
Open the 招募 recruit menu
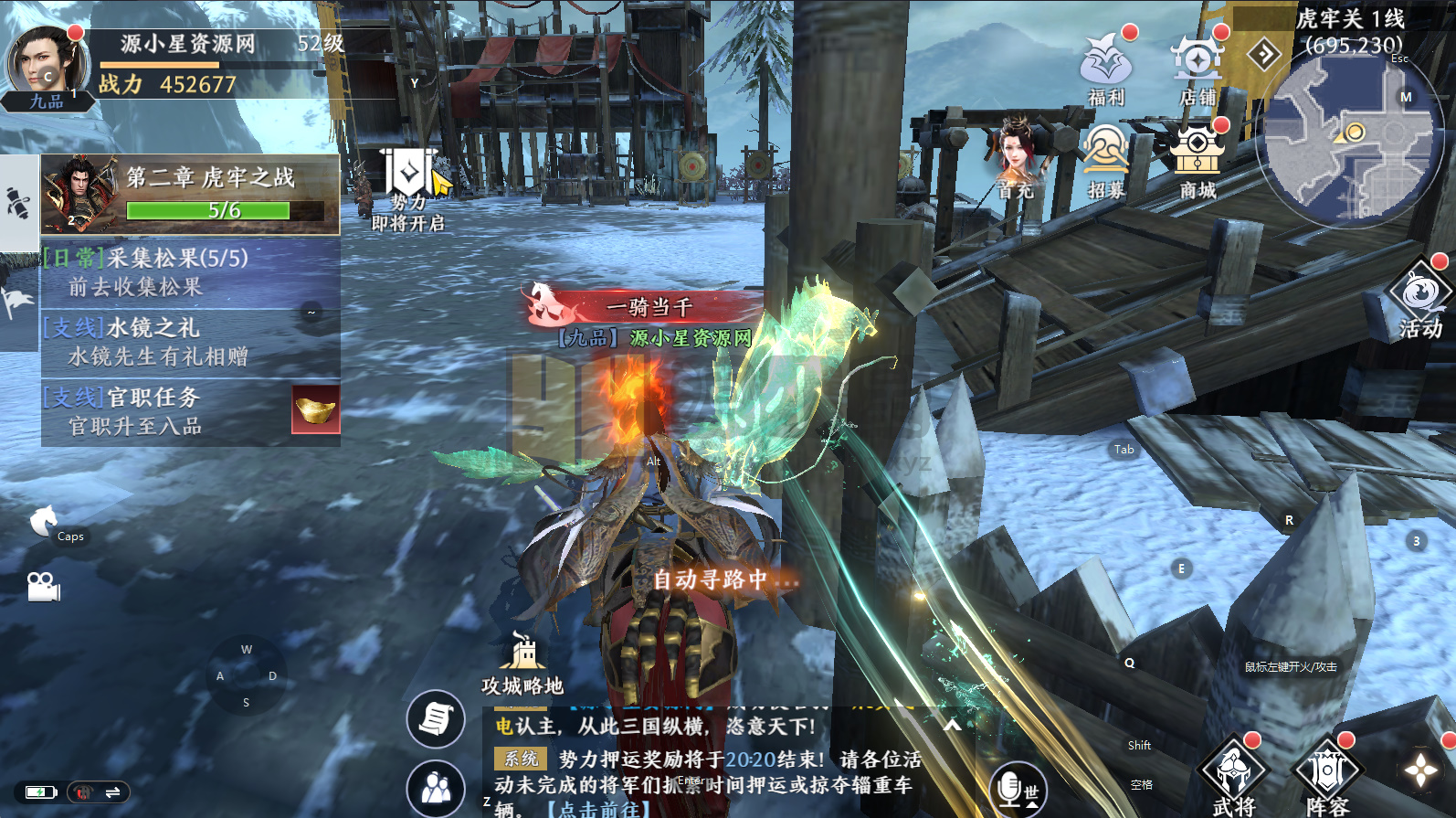pyautogui.click(x=1106, y=157)
